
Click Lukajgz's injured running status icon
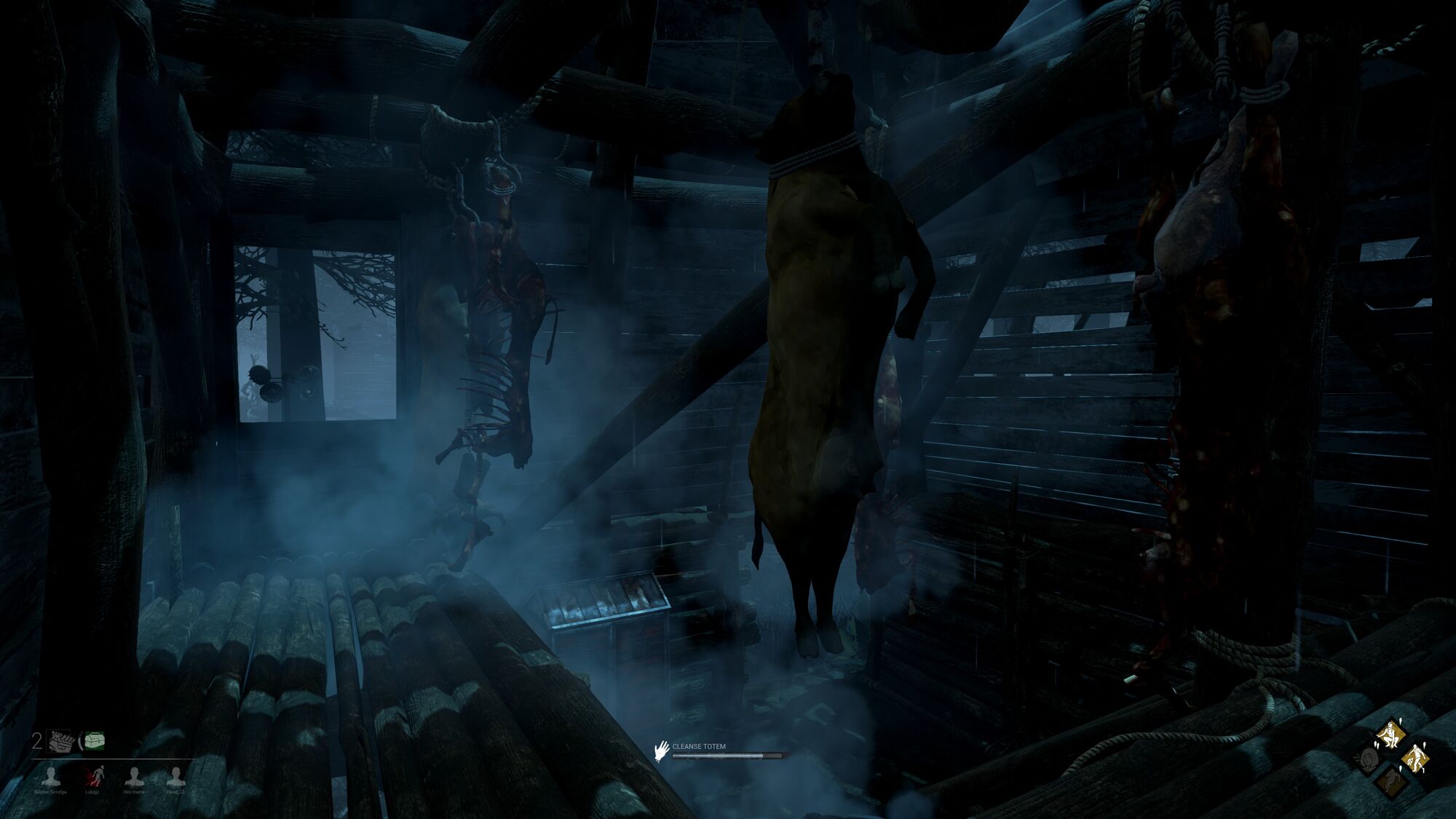(x=98, y=775)
